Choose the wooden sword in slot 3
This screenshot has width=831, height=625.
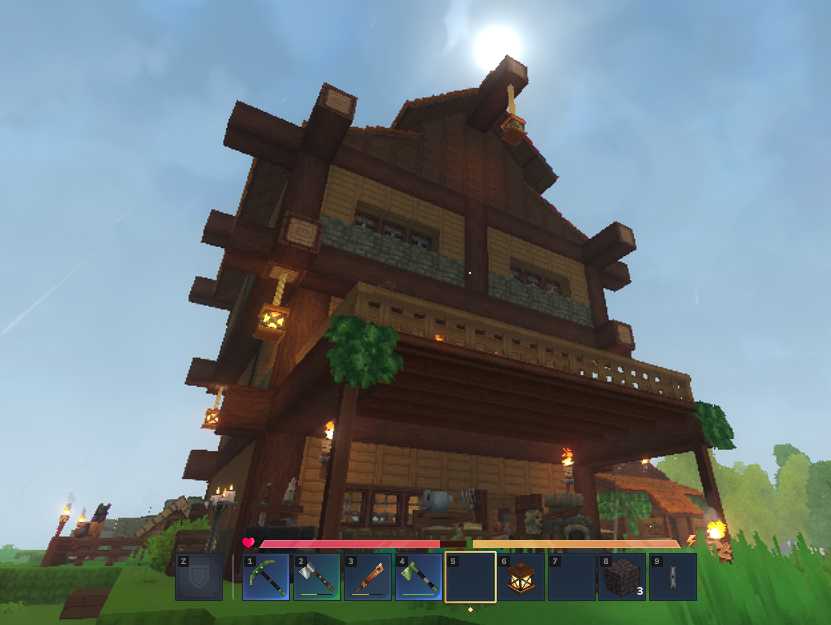click(x=367, y=578)
